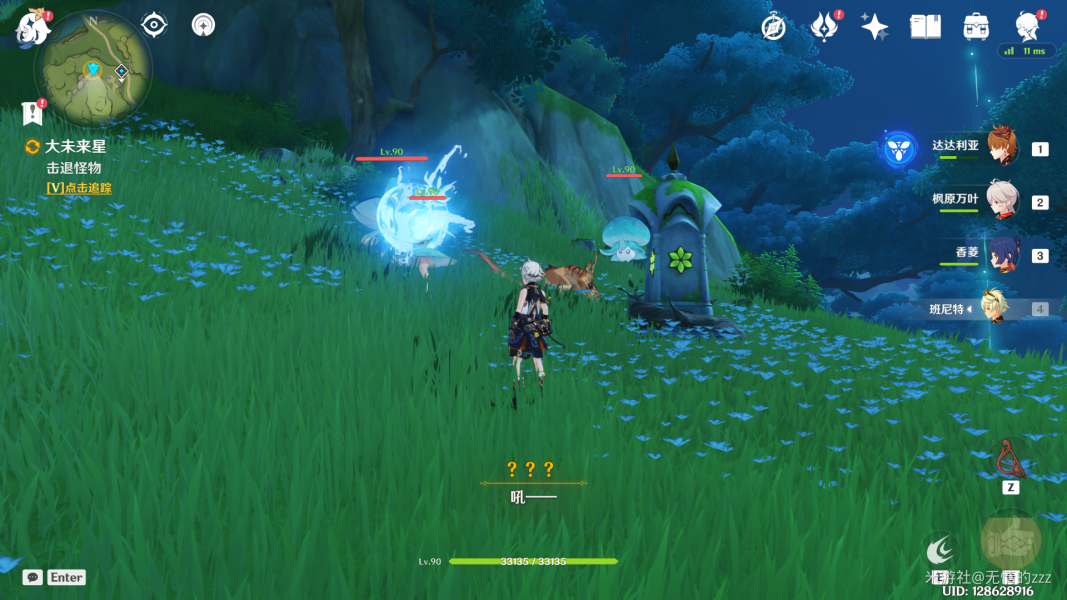The image size is (1067, 600).
Task: Click the blue element icon beside 达达利亚
Action: [899, 149]
